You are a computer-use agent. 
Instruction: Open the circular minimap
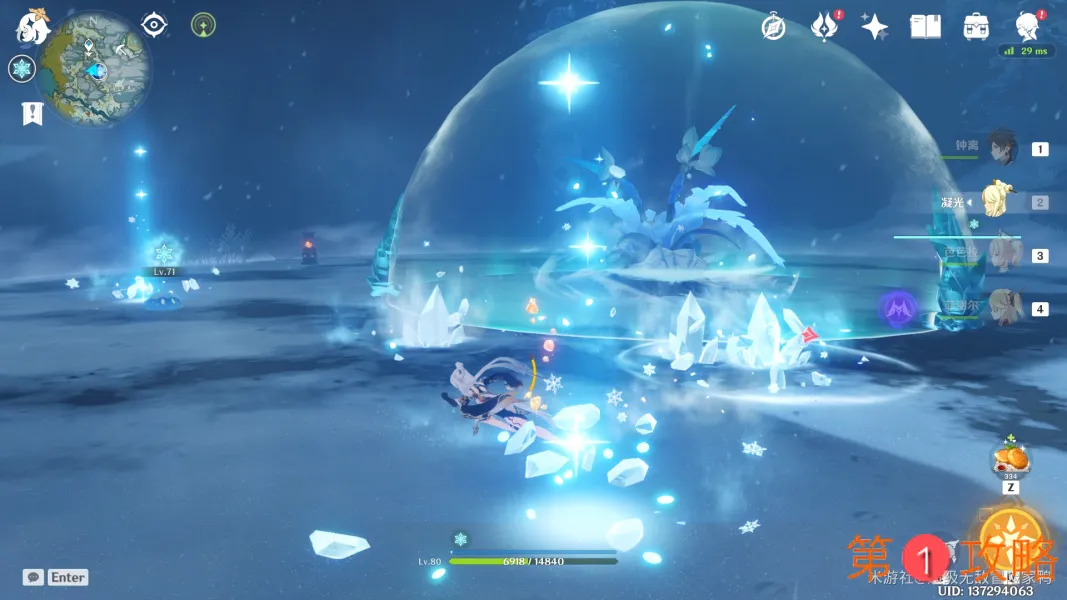97,69
